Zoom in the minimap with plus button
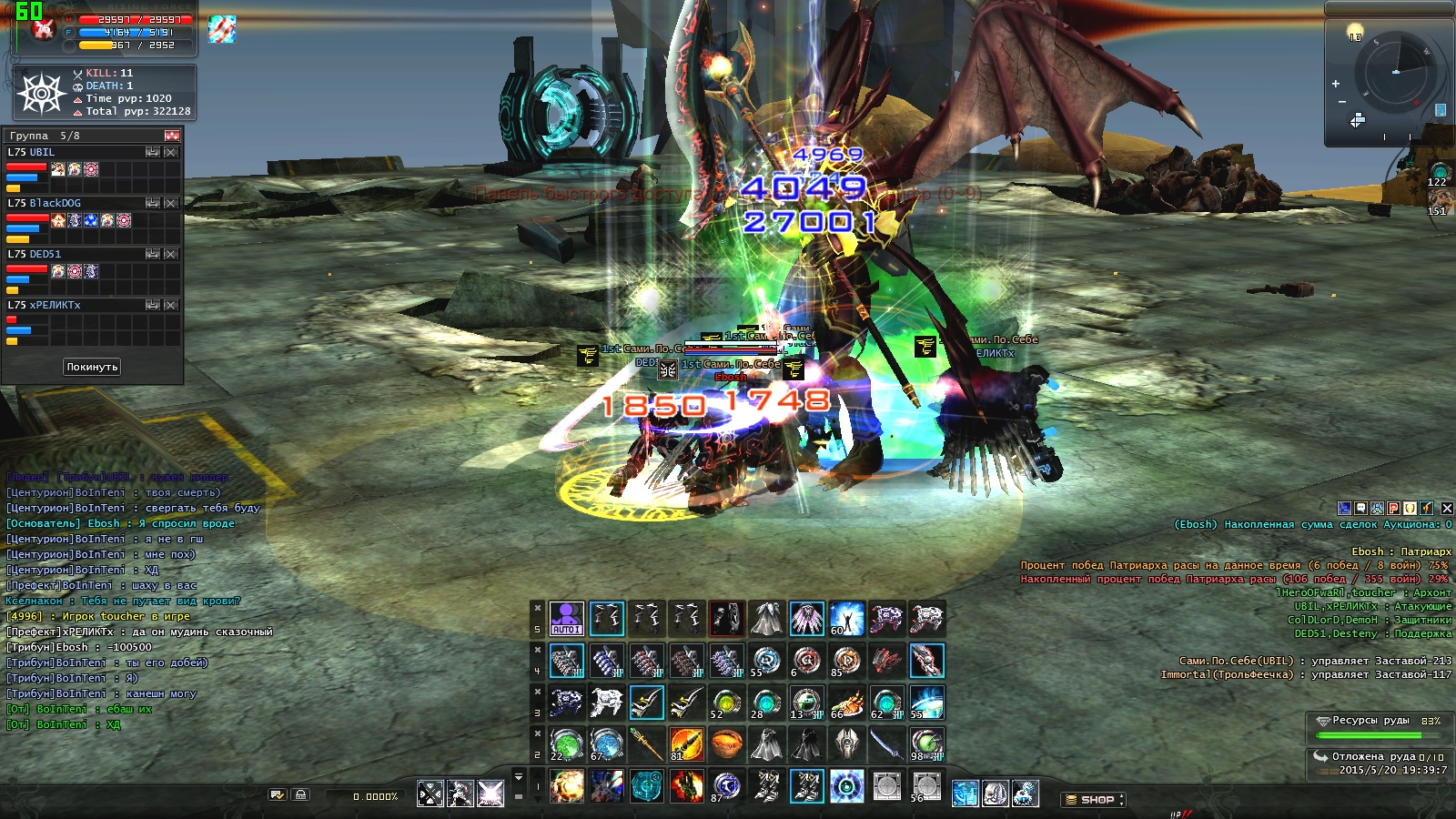This screenshot has height=819, width=1456. (x=1336, y=84)
